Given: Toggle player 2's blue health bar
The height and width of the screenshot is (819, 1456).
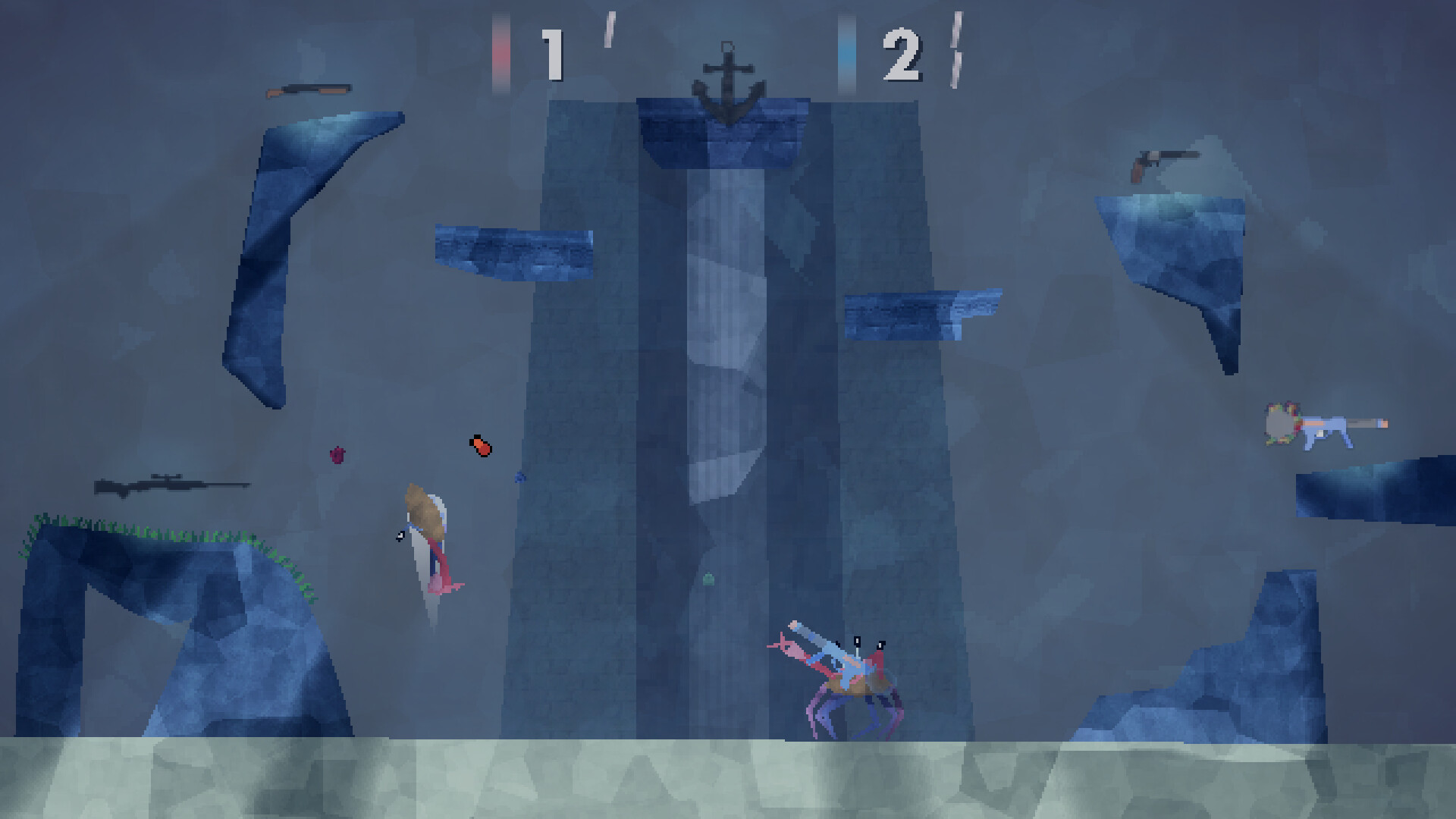Looking at the screenshot, I should (x=846, y=49).
